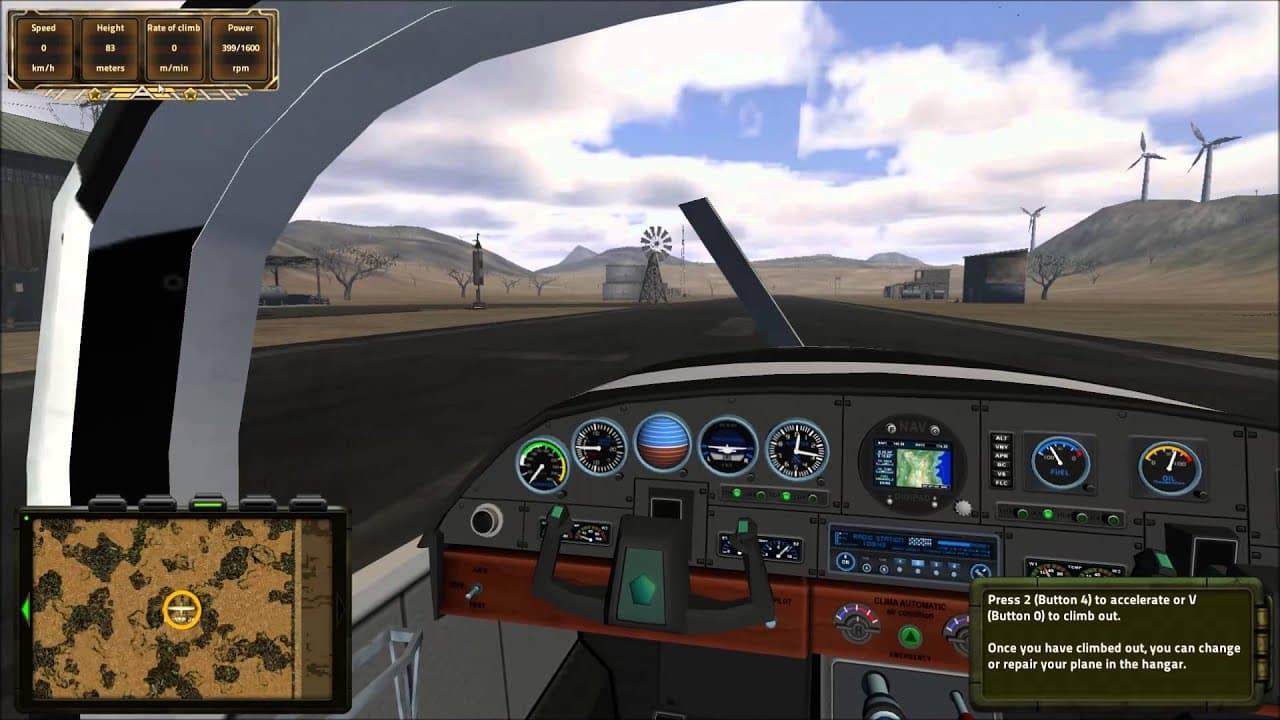Click the altimeter clock gauge
This screenshot has height=720, width=1280.
point(796,448)
